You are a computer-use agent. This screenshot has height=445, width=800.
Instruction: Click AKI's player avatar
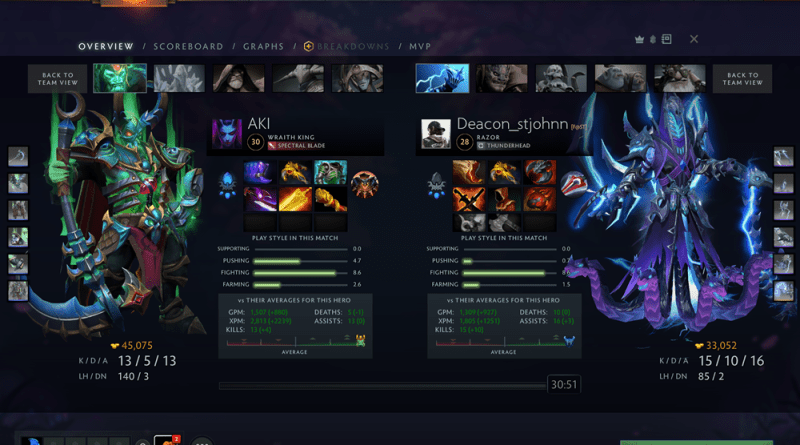click(226, 134)
